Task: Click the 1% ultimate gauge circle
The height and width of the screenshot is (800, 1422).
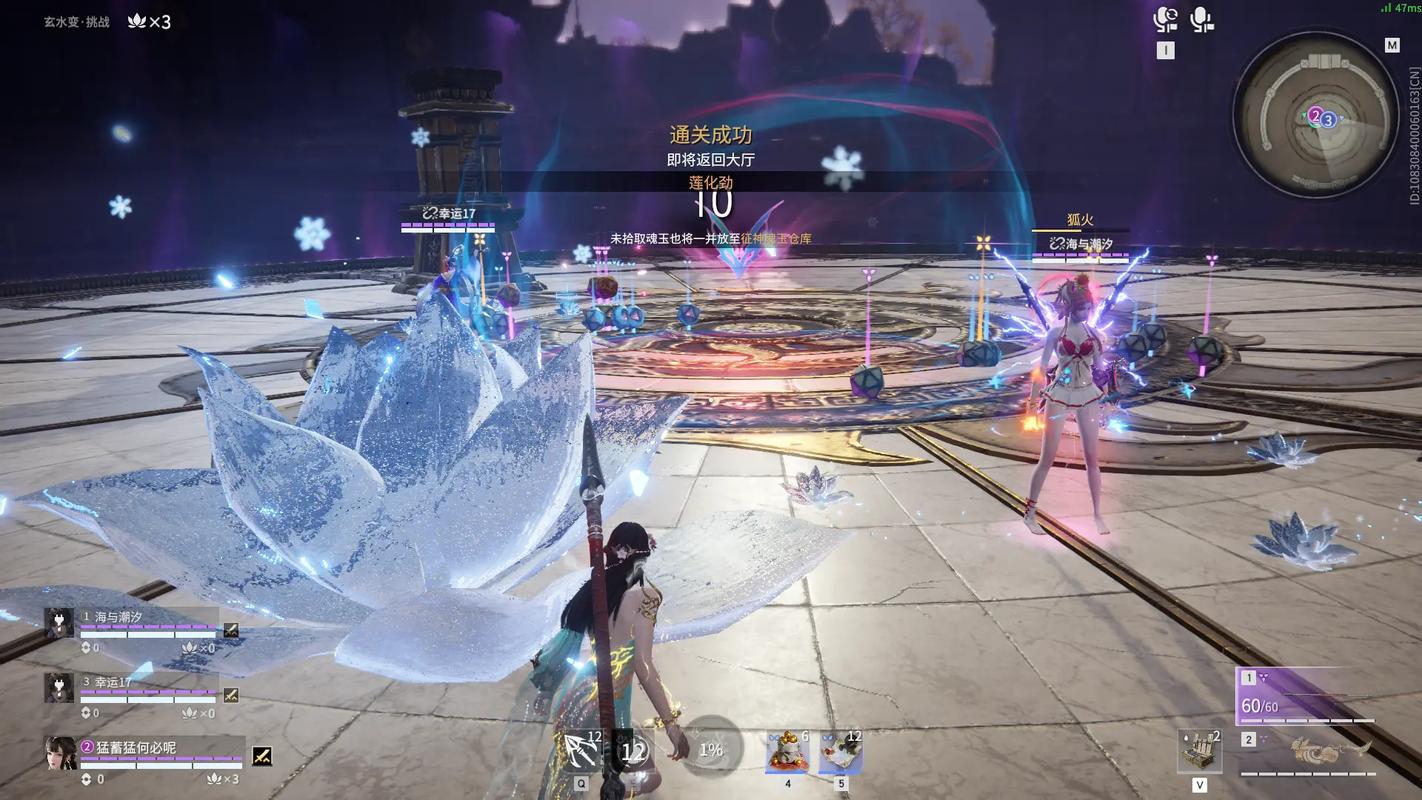Action: coord(711,749)
